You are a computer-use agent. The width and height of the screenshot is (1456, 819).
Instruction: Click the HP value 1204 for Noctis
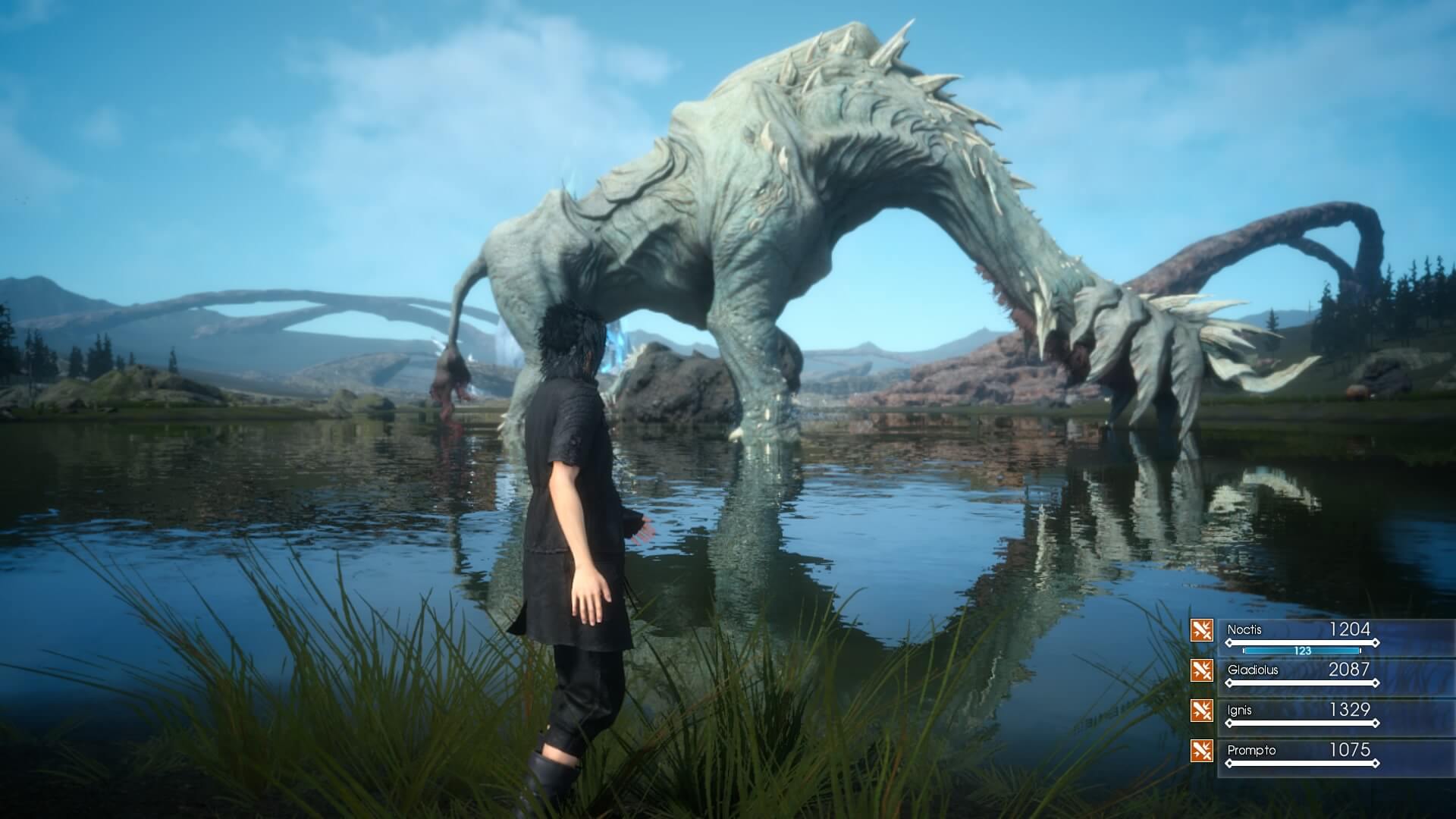[x=1350, y=629]
